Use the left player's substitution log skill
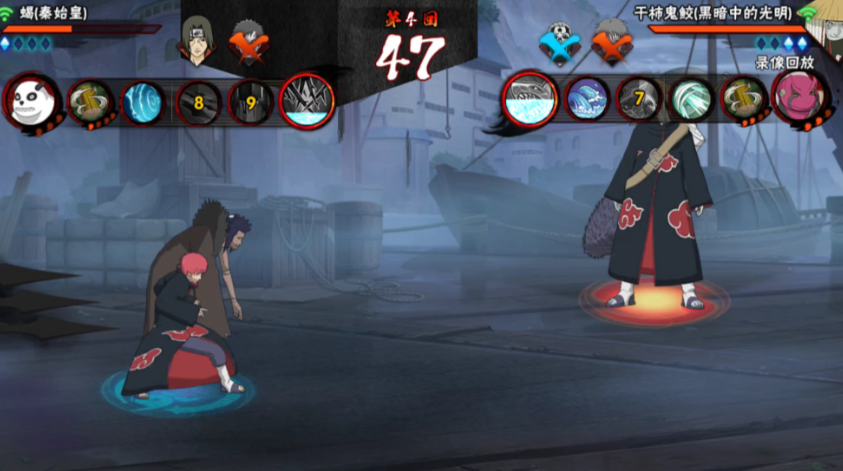This screenshot has width=843, height=471. [90, 101]
